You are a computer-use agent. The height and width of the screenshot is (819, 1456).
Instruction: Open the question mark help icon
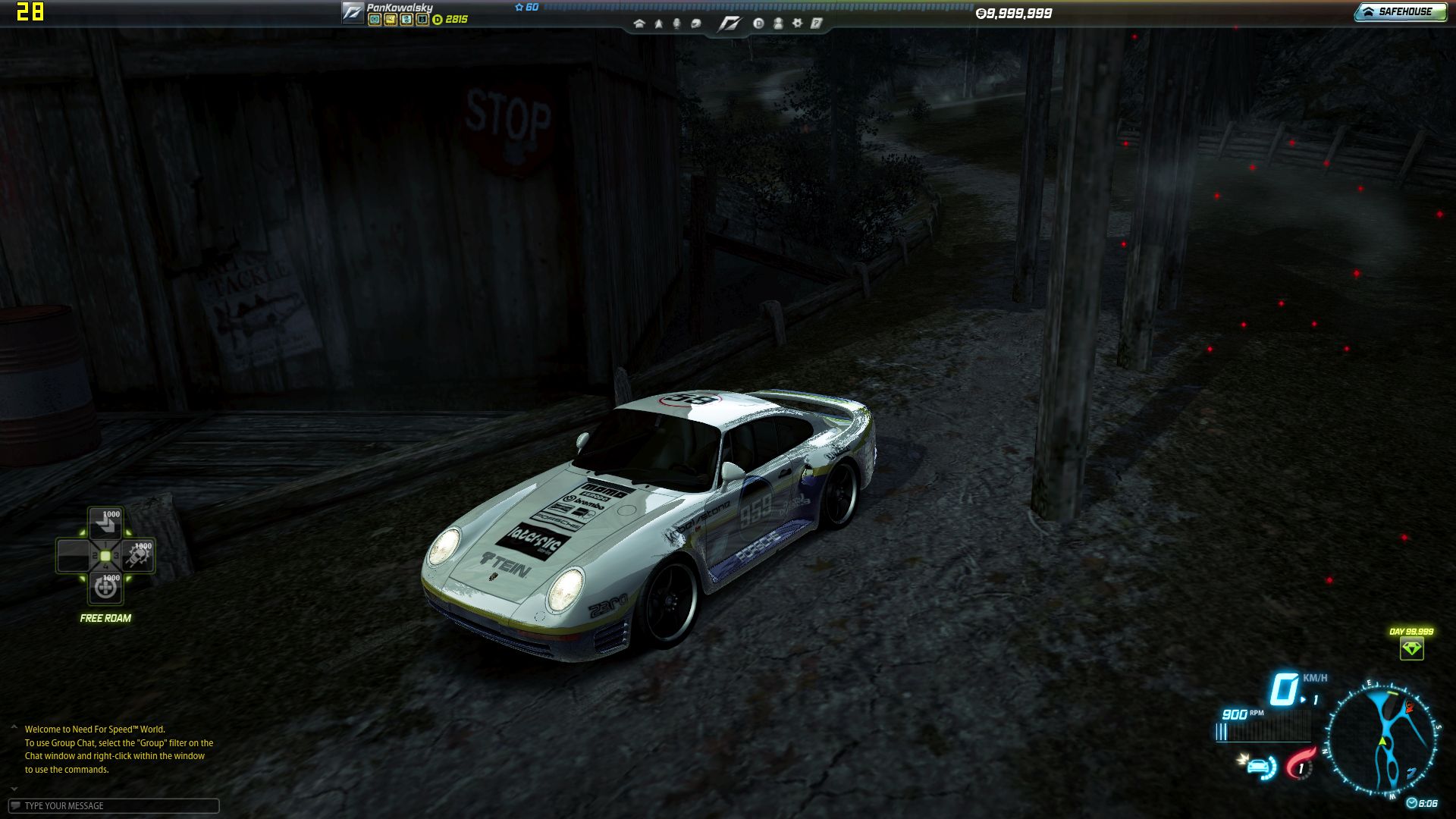pos(816,24)
